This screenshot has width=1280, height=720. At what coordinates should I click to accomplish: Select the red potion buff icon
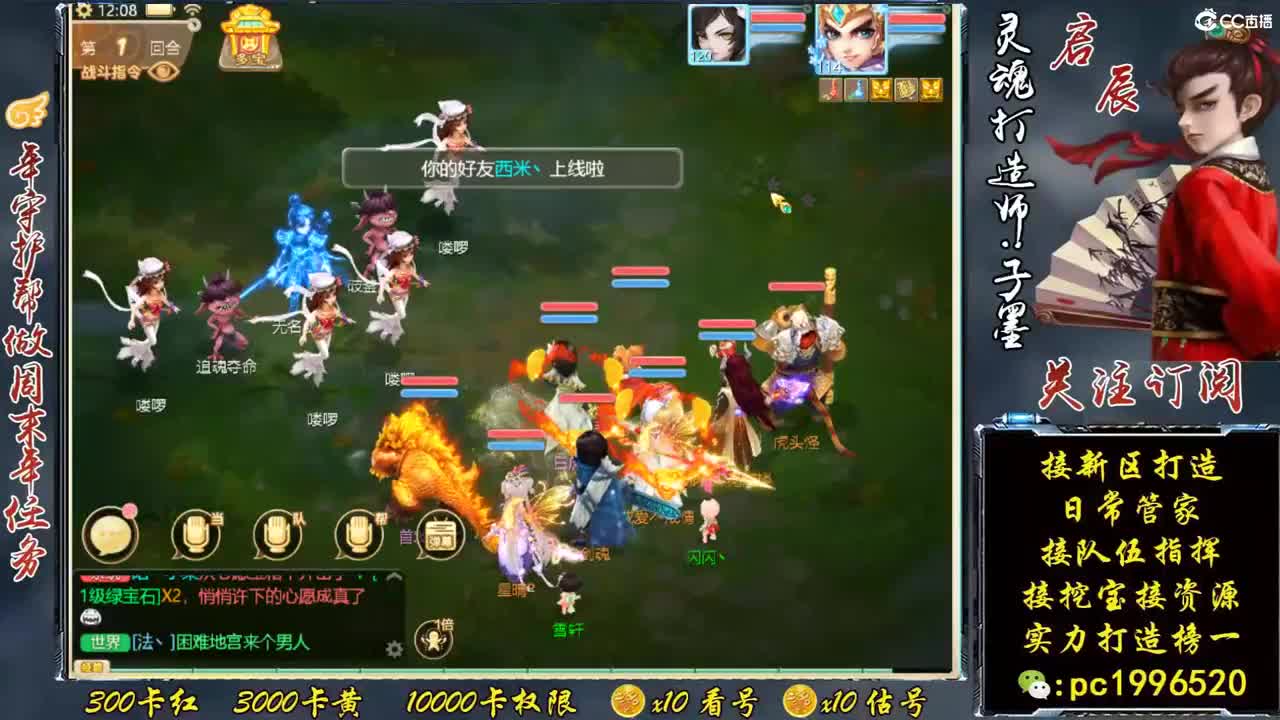[833, 89]
